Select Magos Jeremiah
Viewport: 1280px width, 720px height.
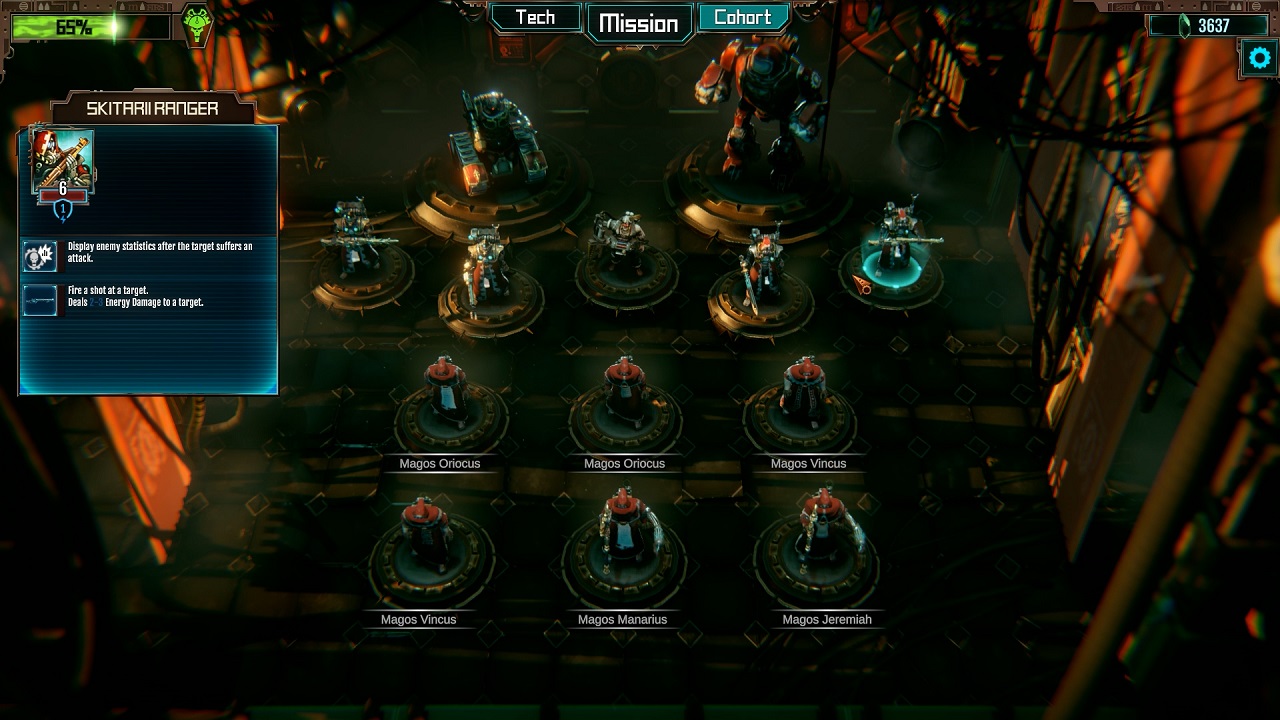coord(825,545)
